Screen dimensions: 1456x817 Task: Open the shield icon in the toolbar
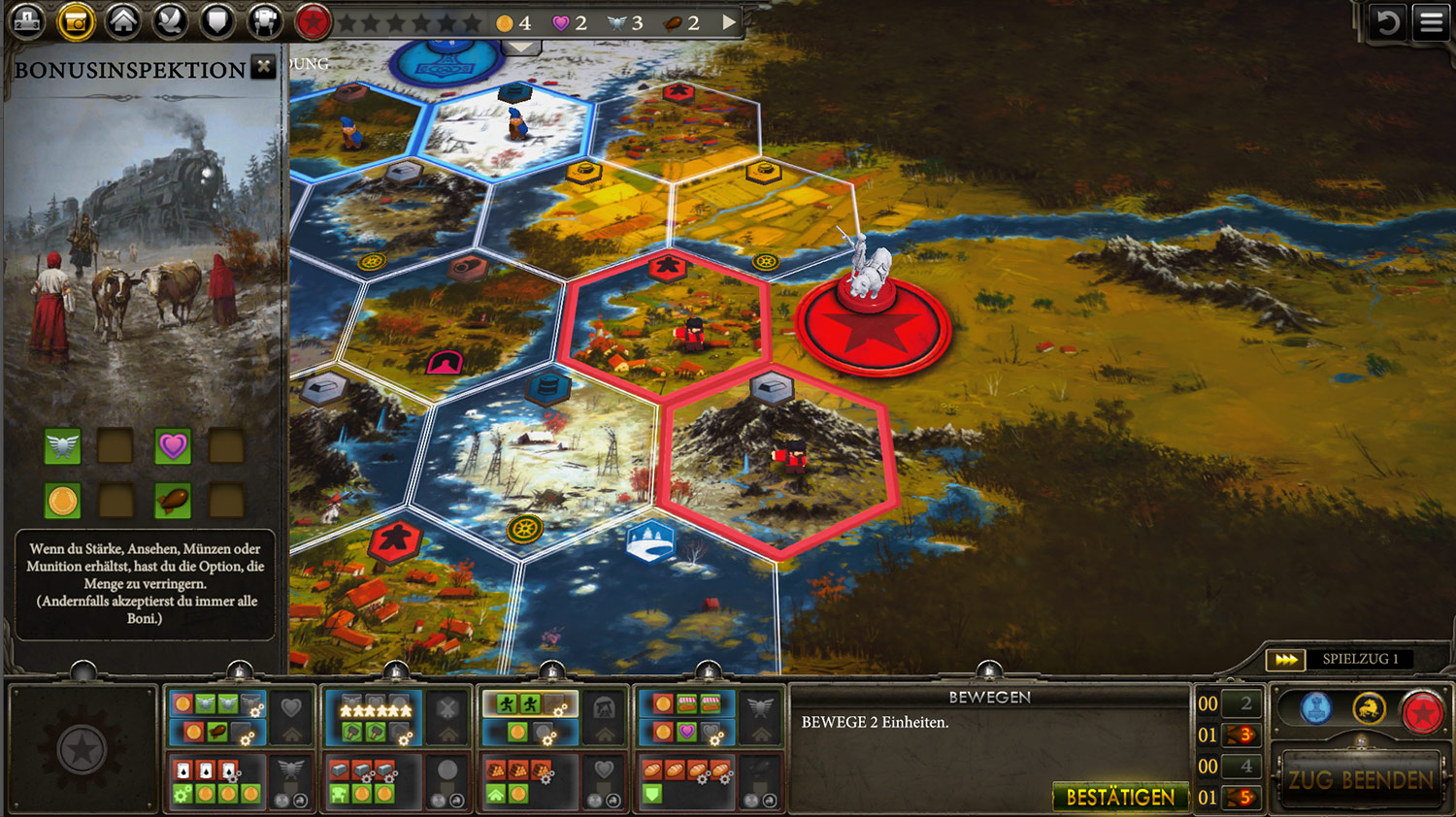tap(217, 21)
